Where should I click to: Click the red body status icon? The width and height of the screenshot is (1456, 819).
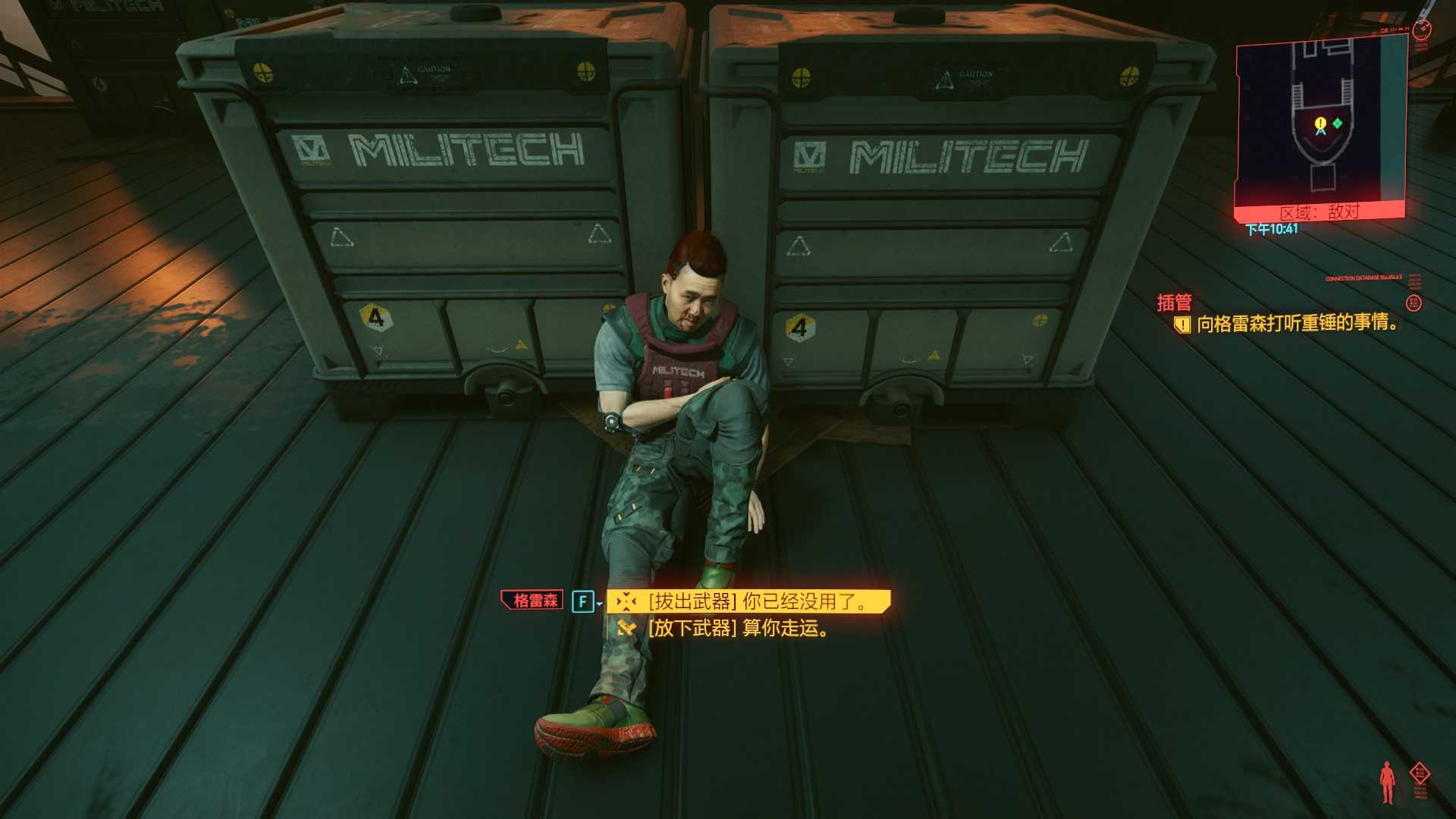click(1387, 782)
